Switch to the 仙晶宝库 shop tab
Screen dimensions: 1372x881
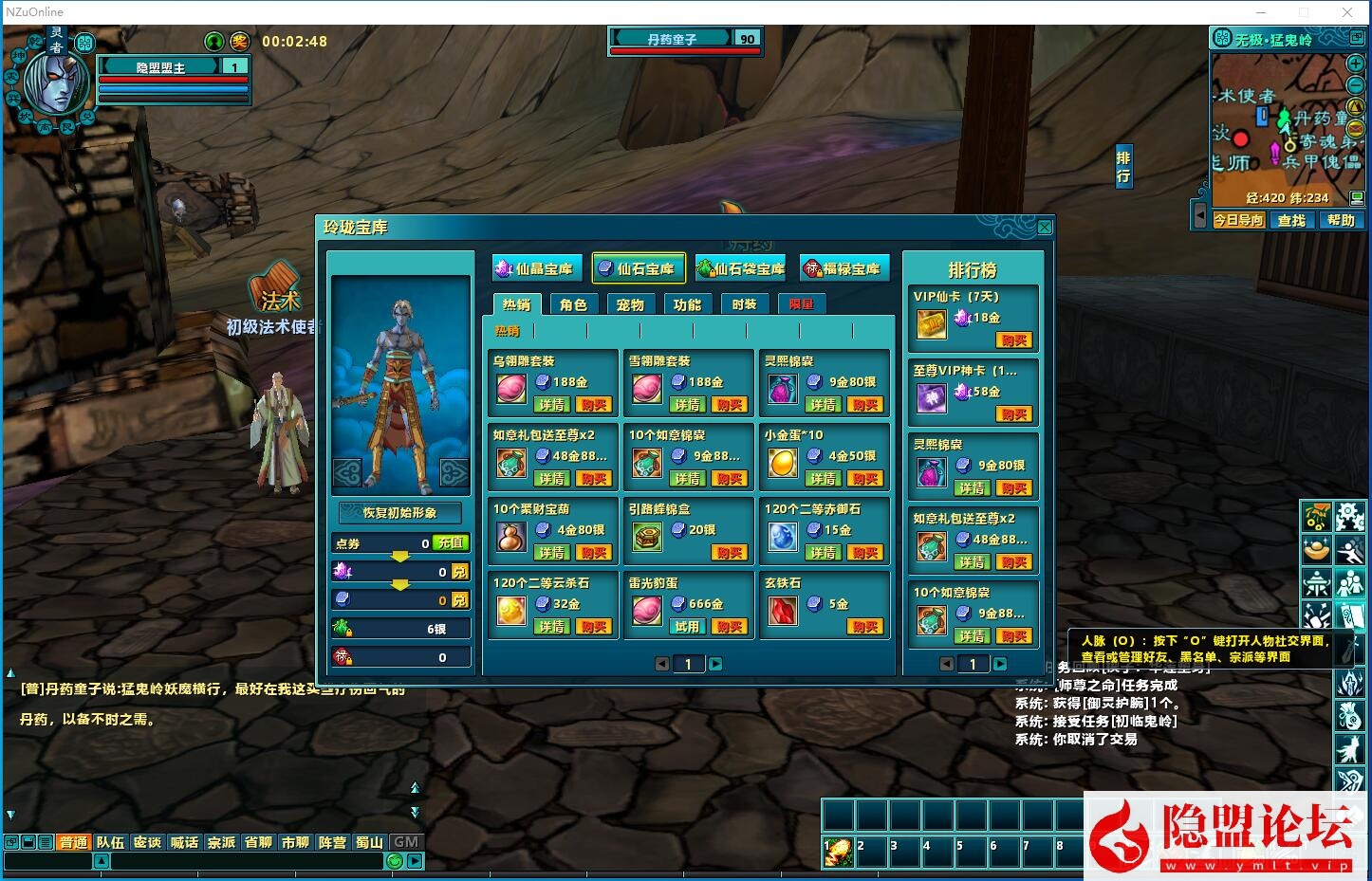point(536,268)
